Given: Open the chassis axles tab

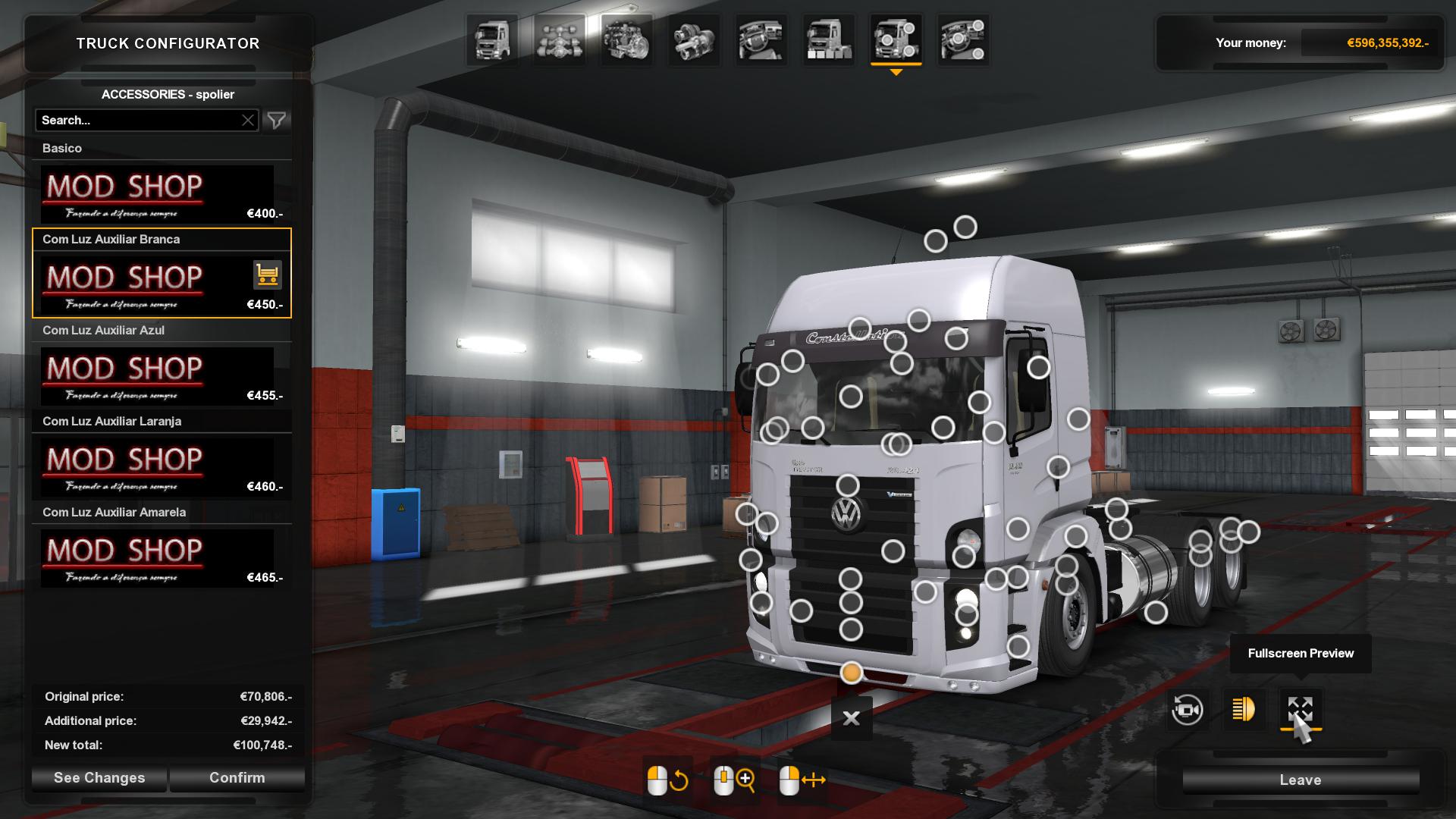Looking at the screenshot, I should point(559,40).
